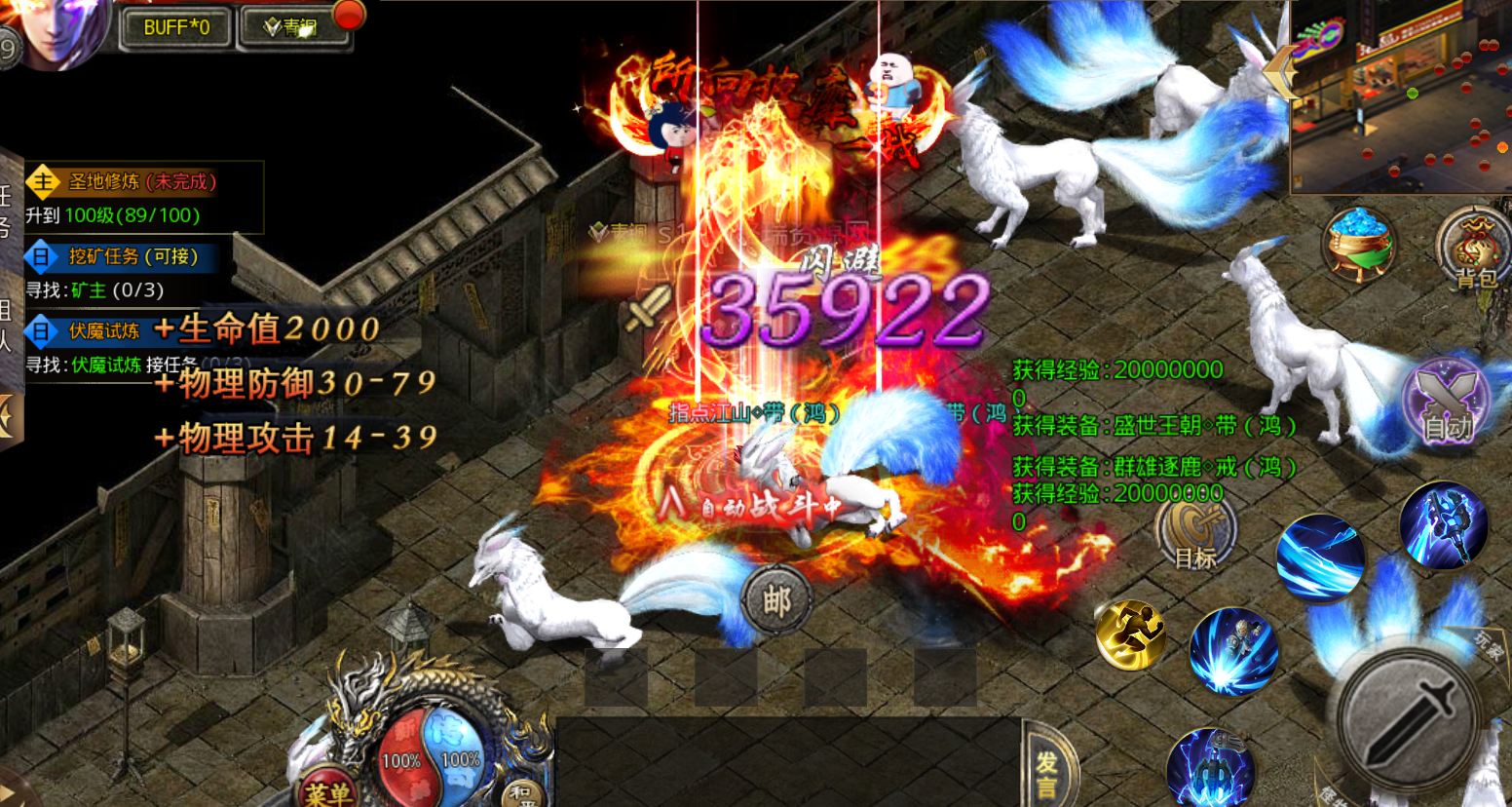Image resolution: width=1512 pixels, height=807 pixels.
Task: Select the 挖矿任务 daily quest entry
Action: coord(132,256)
